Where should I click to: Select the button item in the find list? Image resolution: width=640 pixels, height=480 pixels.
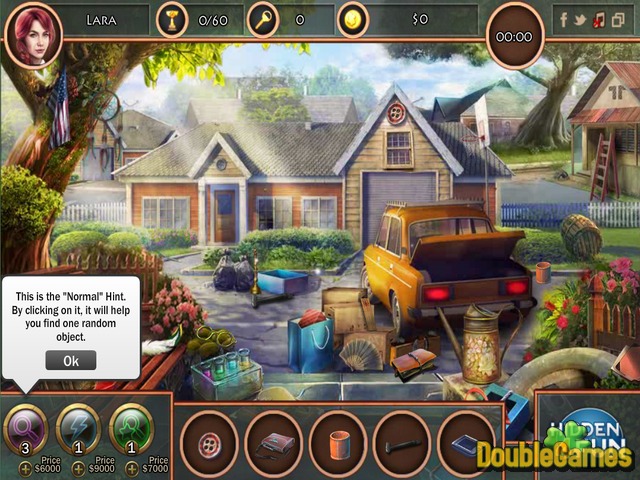(x=209, y=439)
